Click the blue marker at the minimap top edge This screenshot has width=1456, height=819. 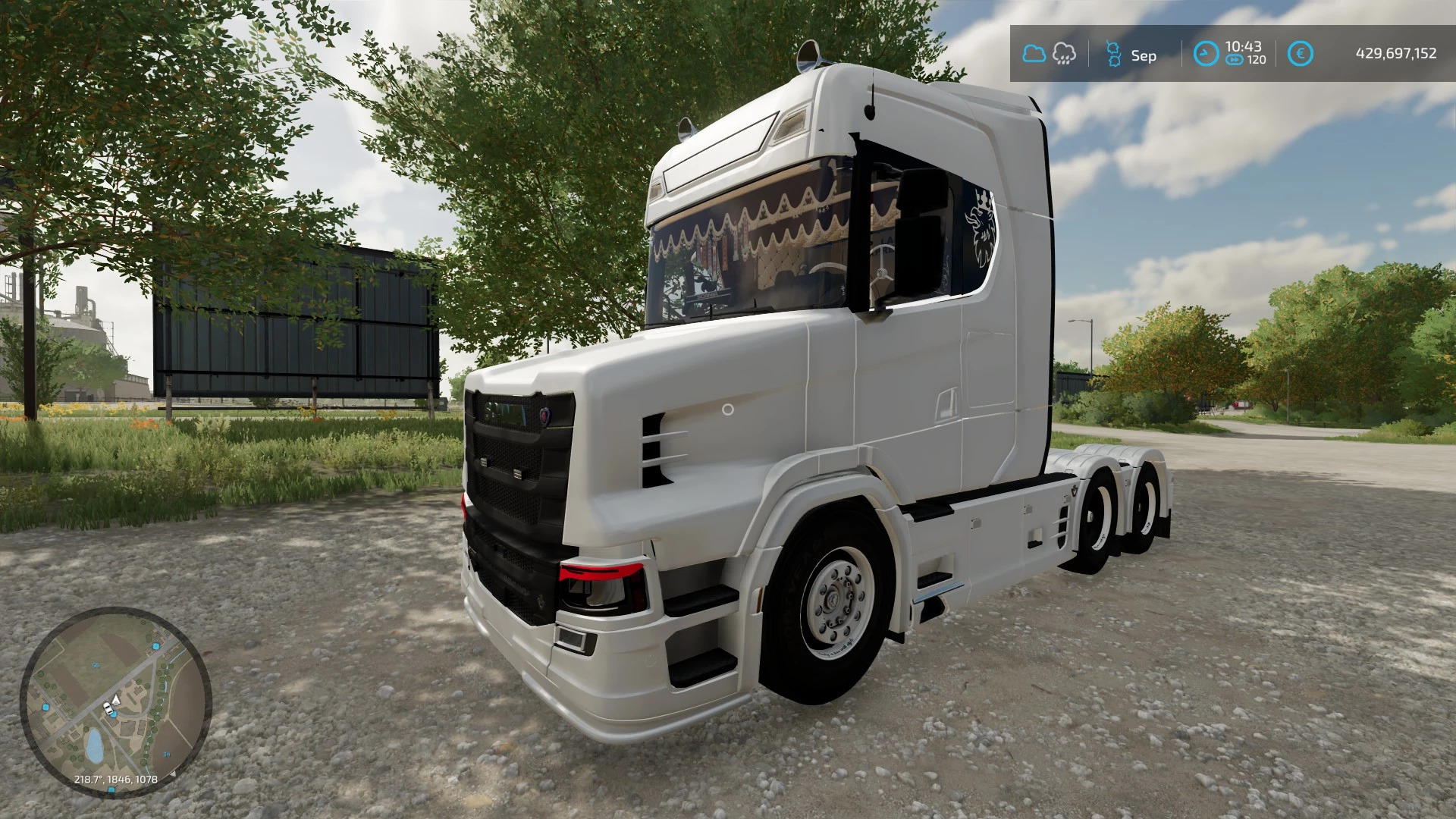click(x=155, y=645)
